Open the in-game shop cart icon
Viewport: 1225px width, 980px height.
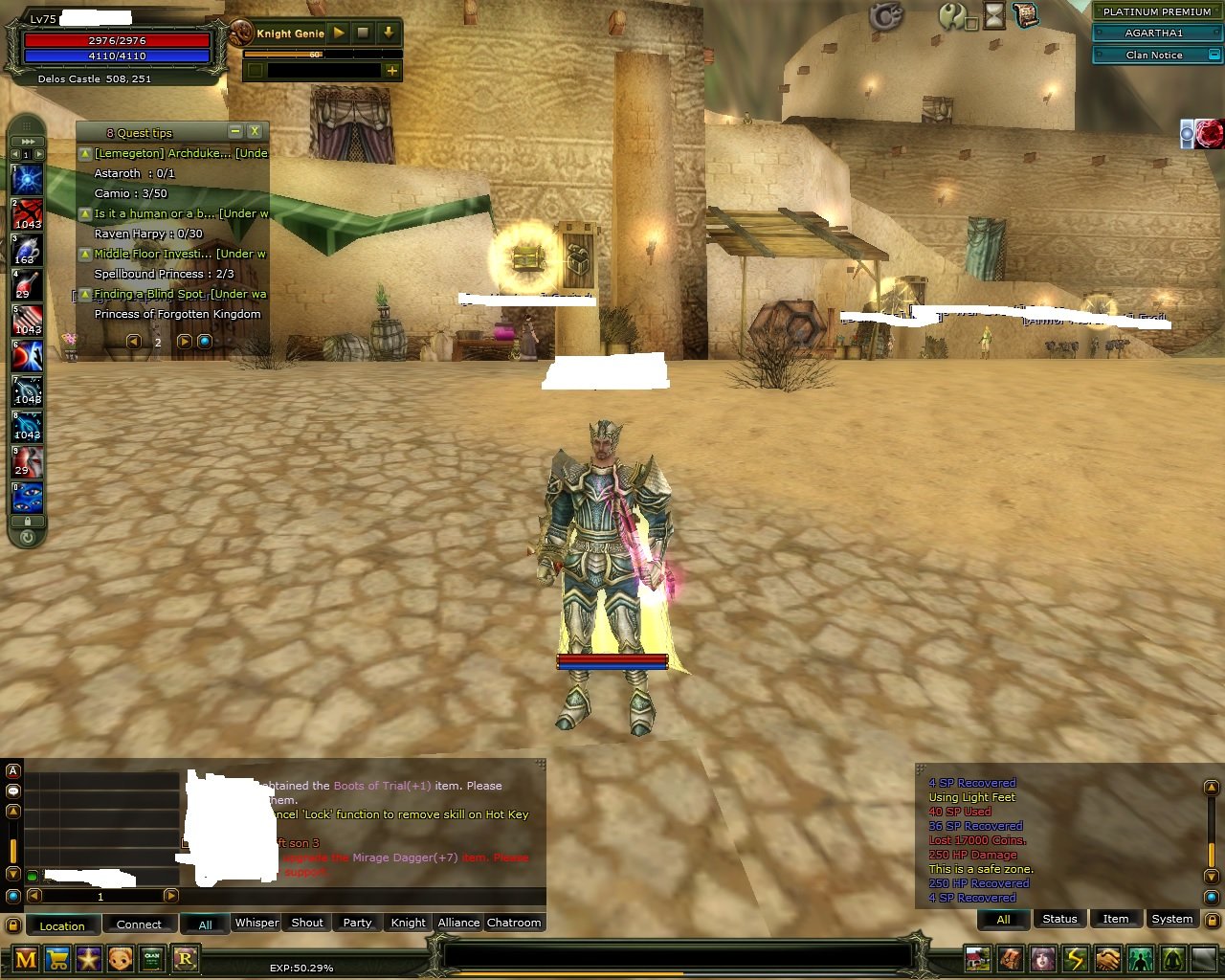pyautogui.click(x=56, y=958)
